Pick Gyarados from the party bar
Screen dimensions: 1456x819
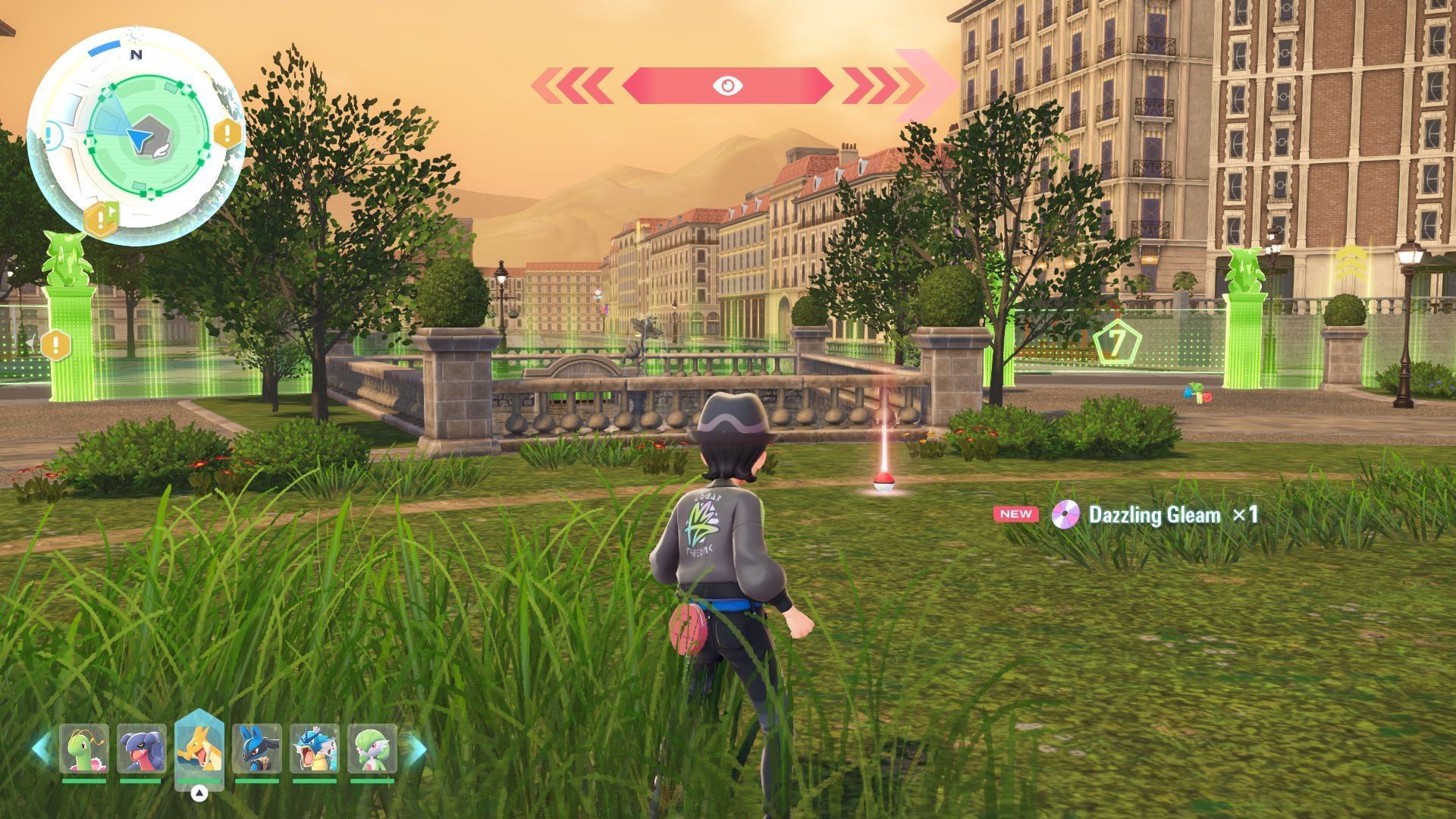(315, 749)
